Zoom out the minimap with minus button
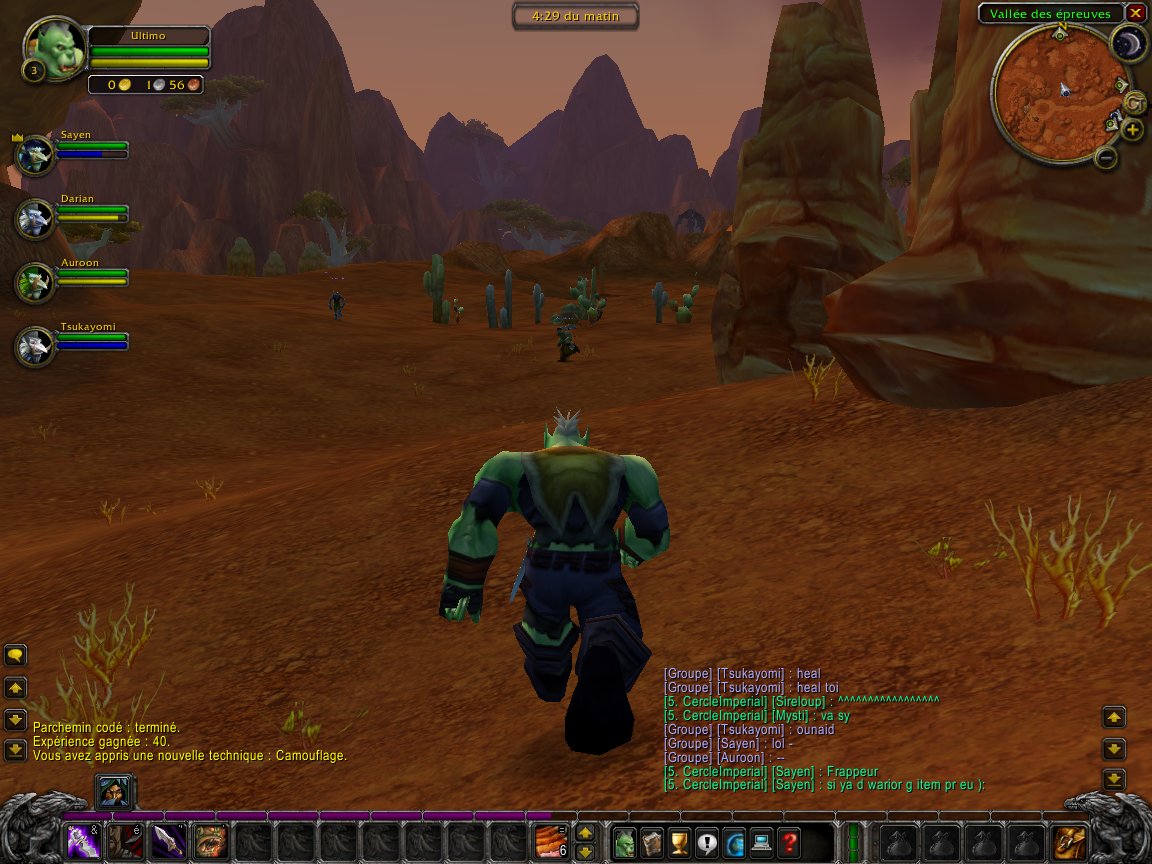This screenshot has height=864, width=1152. coord(1105,158)
